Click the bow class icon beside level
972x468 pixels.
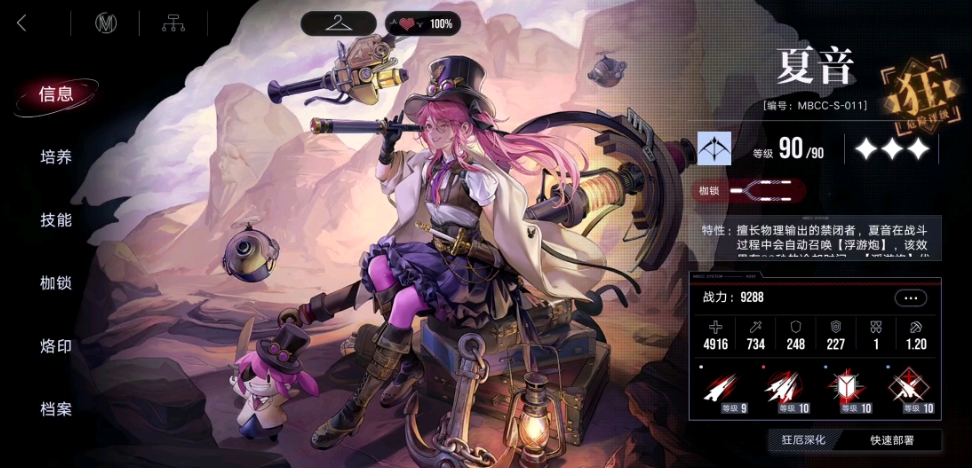point(714,149)
